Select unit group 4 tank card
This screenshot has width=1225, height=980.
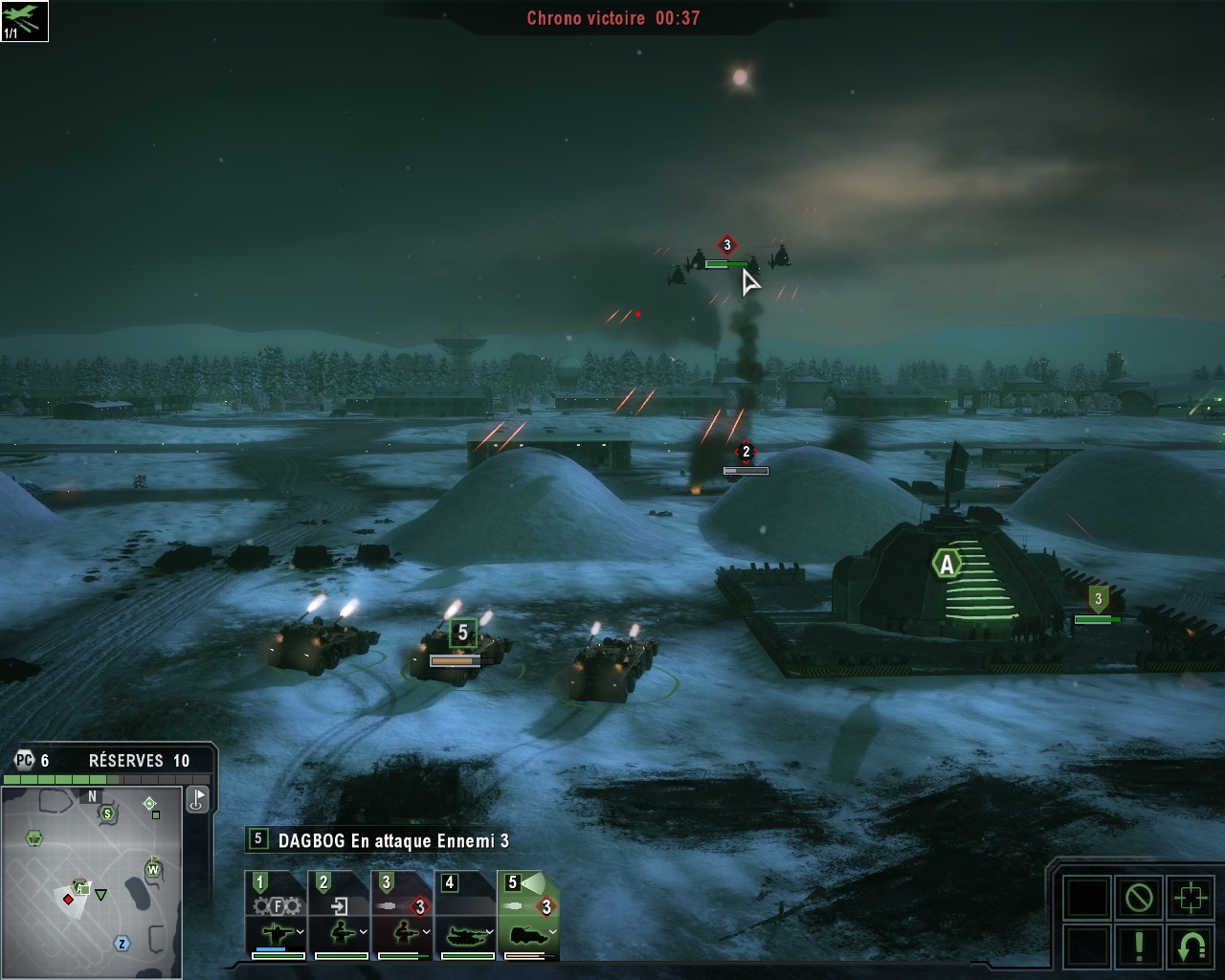[x=466, y=914]
